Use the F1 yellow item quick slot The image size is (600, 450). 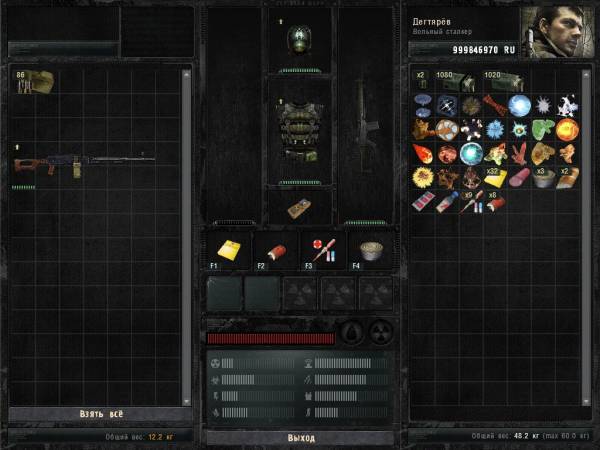click(x=227, y=251)
